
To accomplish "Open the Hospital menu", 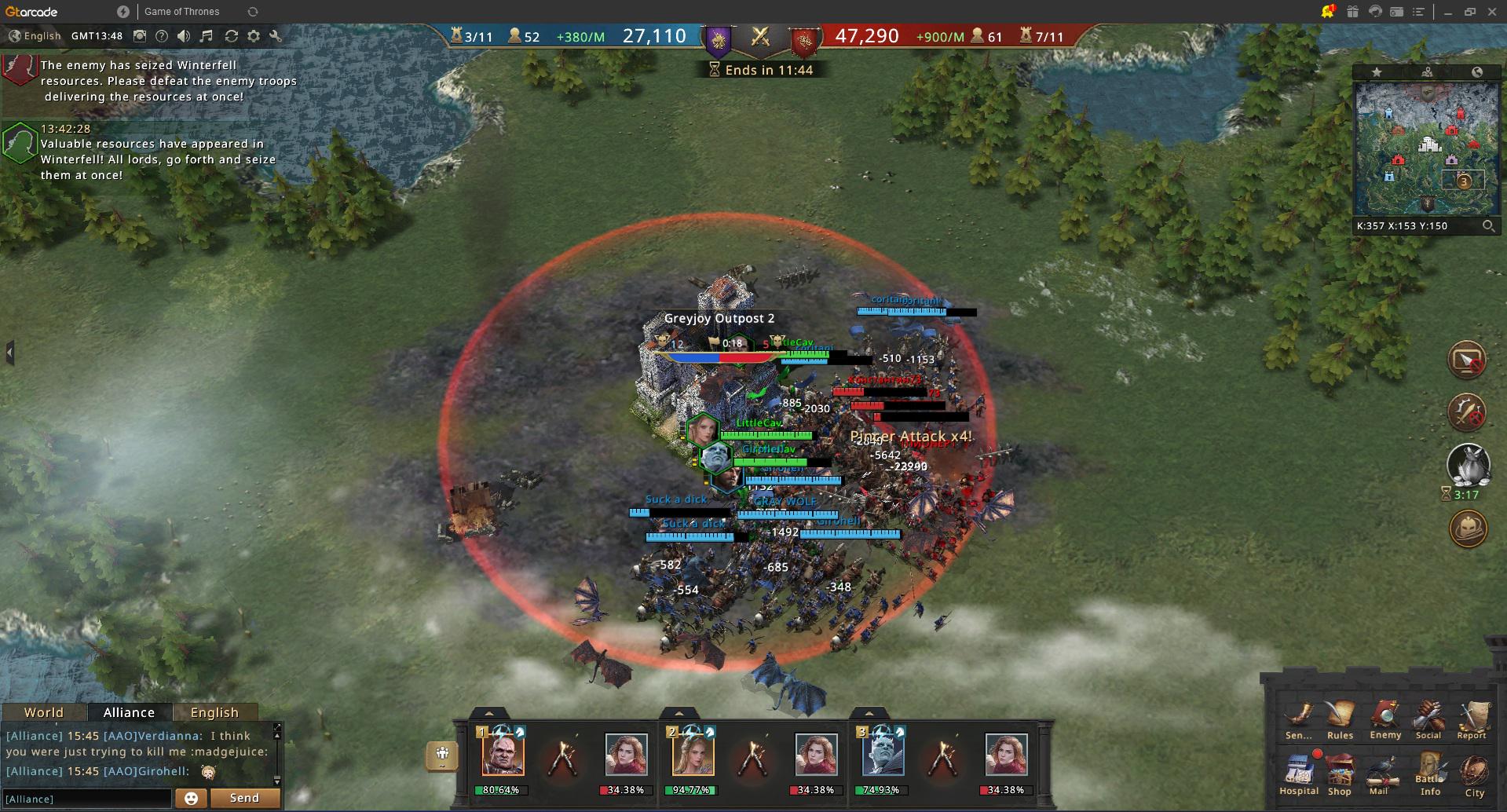I will 1298,772.
